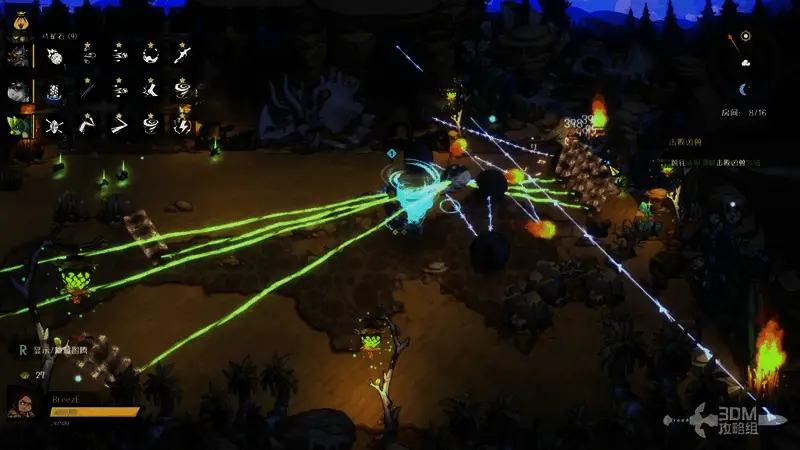The image size is (800, 450).
Task: Click the sun icon on day-night dial
Action: [x=746, y=37]
